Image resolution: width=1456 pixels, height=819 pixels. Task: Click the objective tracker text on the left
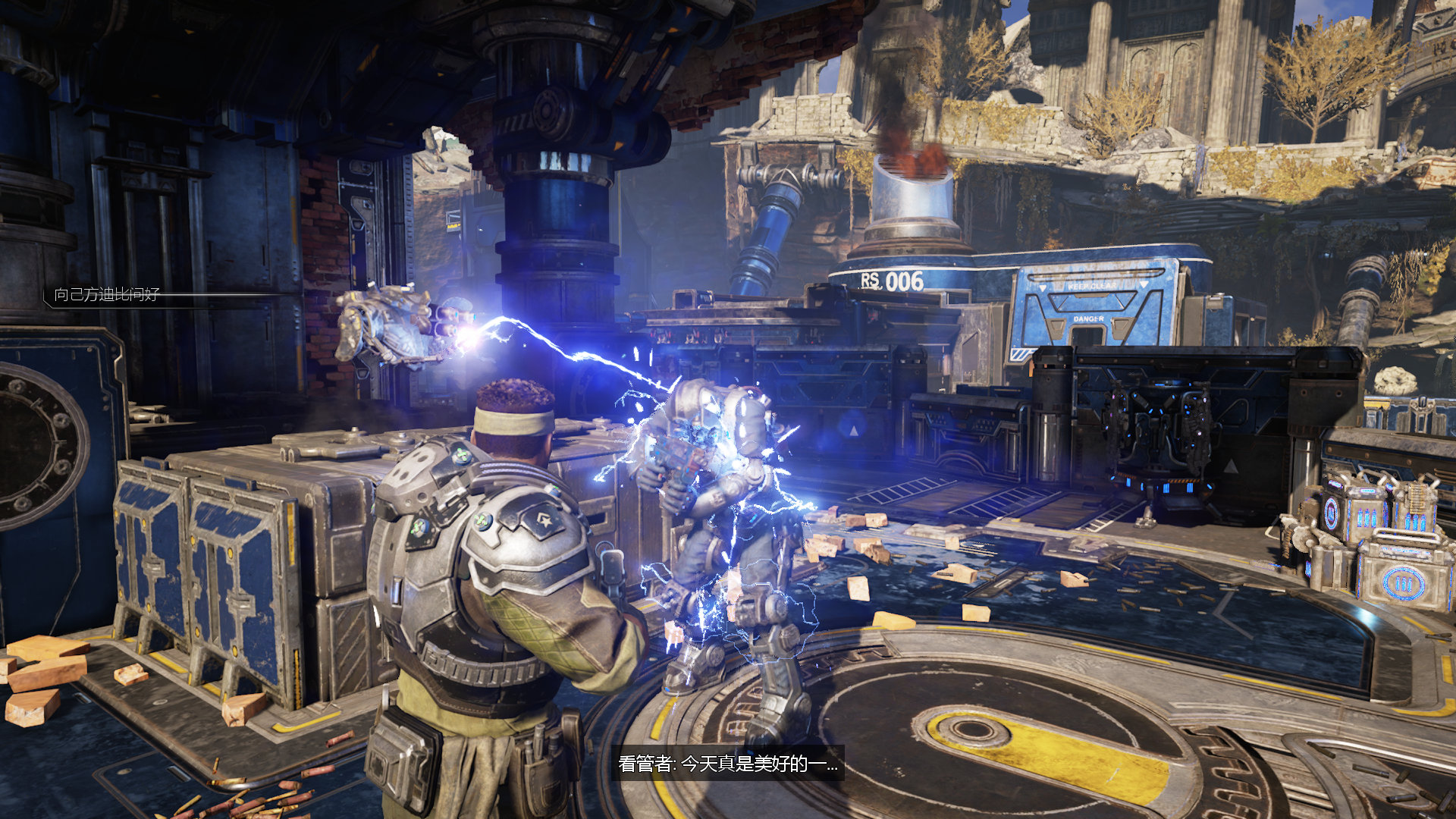107,294
